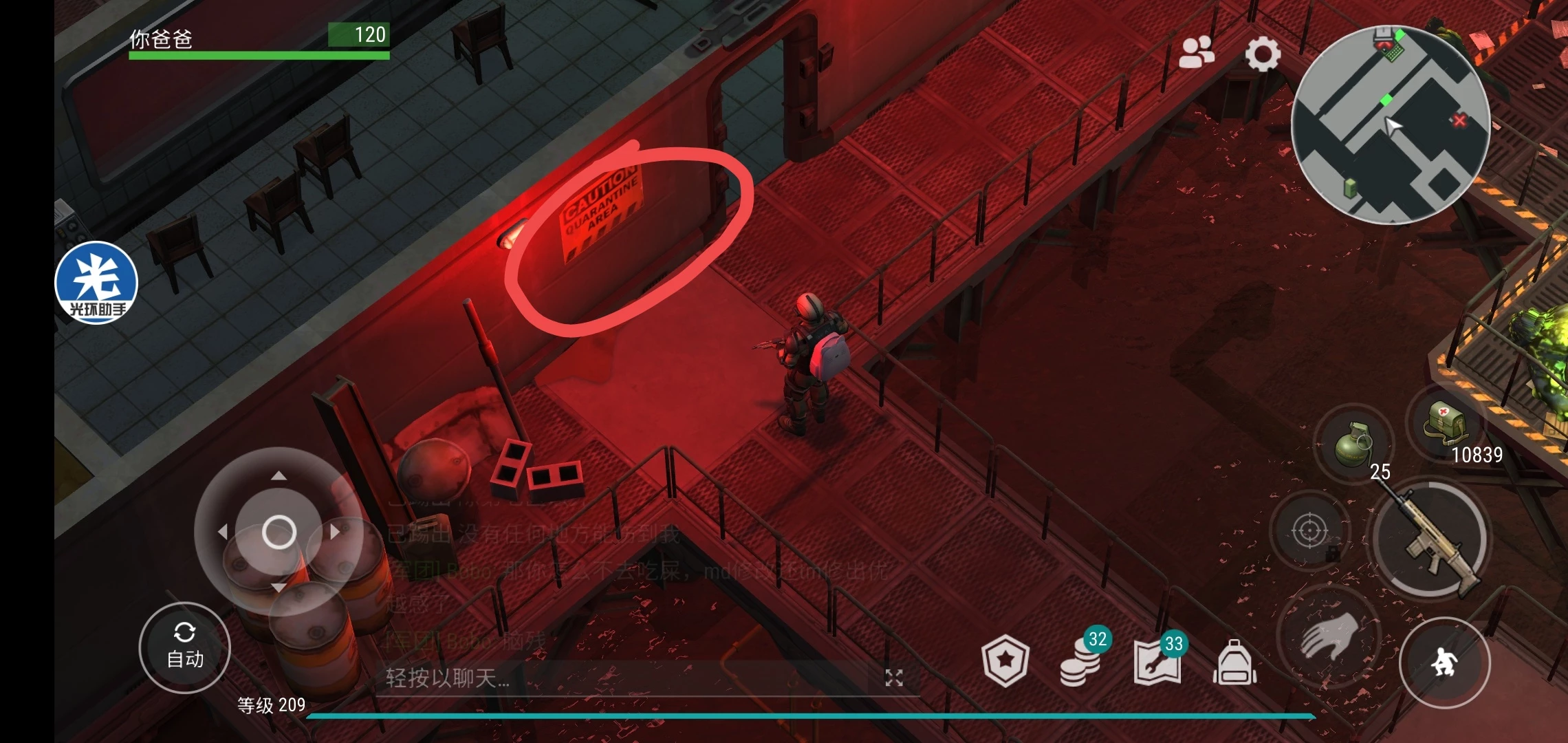The height and width of the screenshot is (743, 1568).
Task: Throw the grenade item
Action: 1352,444
